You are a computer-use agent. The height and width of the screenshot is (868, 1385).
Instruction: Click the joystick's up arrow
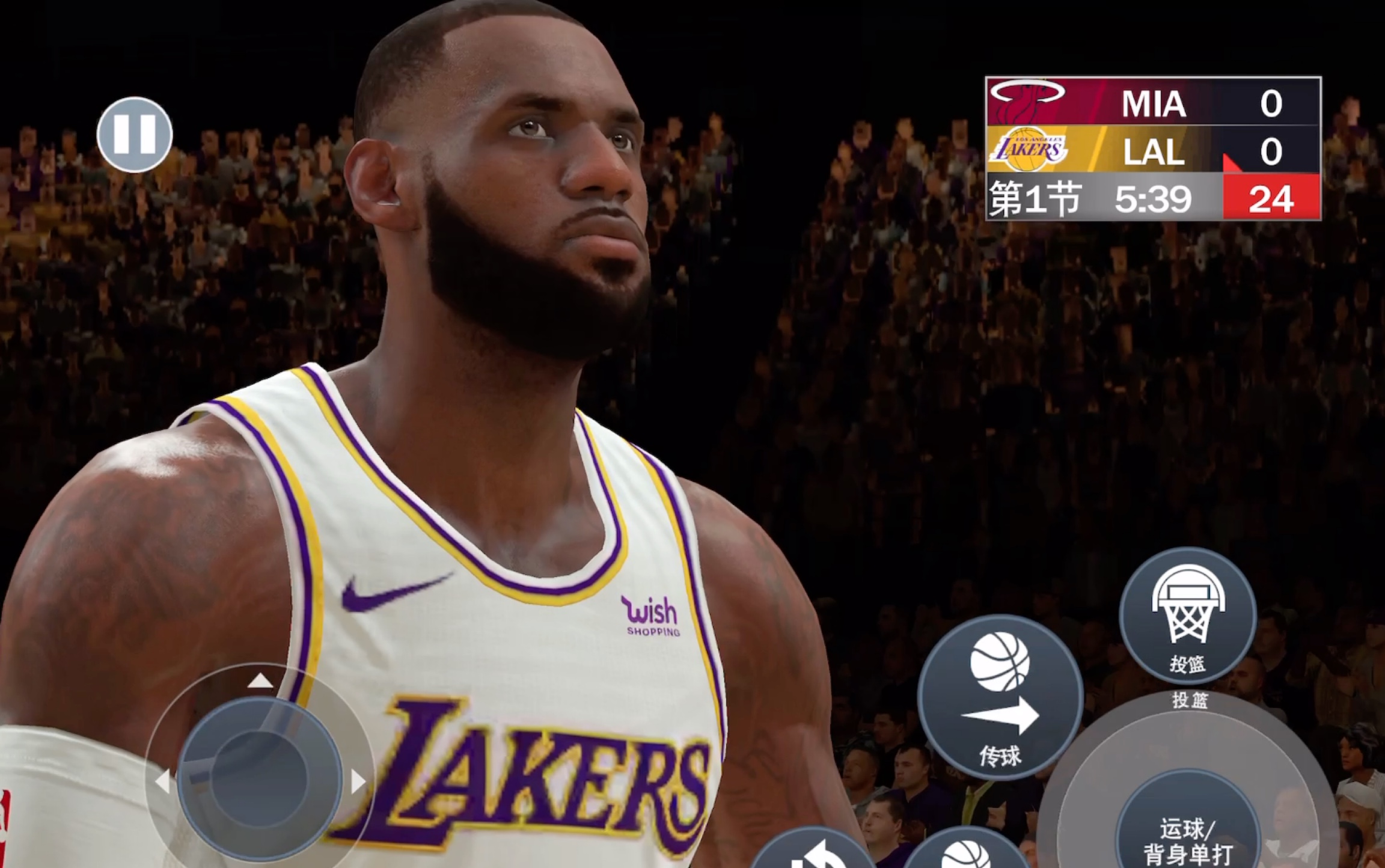coord(260,680)
